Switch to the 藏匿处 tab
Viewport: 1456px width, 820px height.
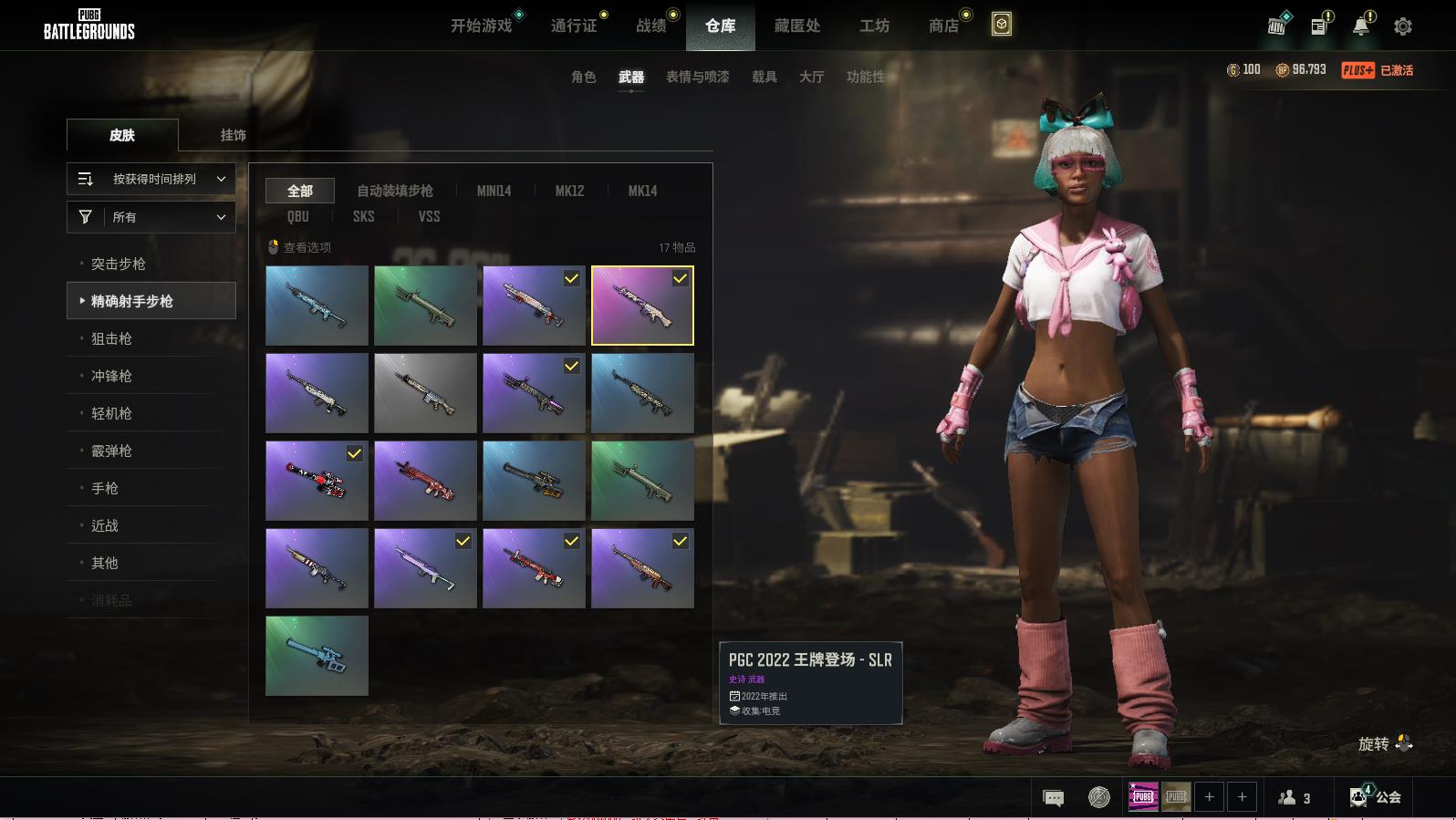(x=796, y=26)
